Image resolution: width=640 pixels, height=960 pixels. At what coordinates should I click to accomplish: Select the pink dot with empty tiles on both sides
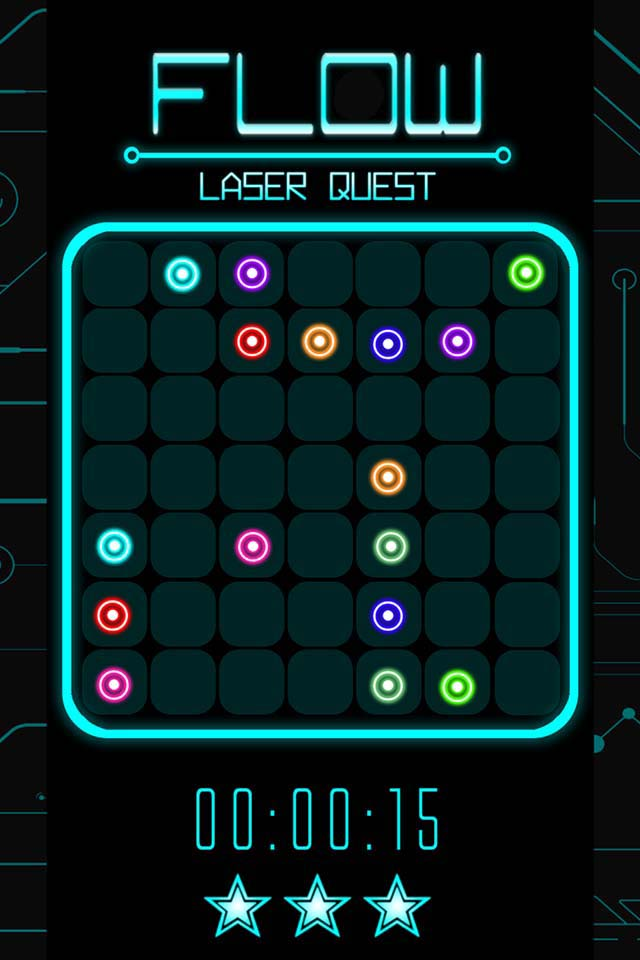click(252, 546)
